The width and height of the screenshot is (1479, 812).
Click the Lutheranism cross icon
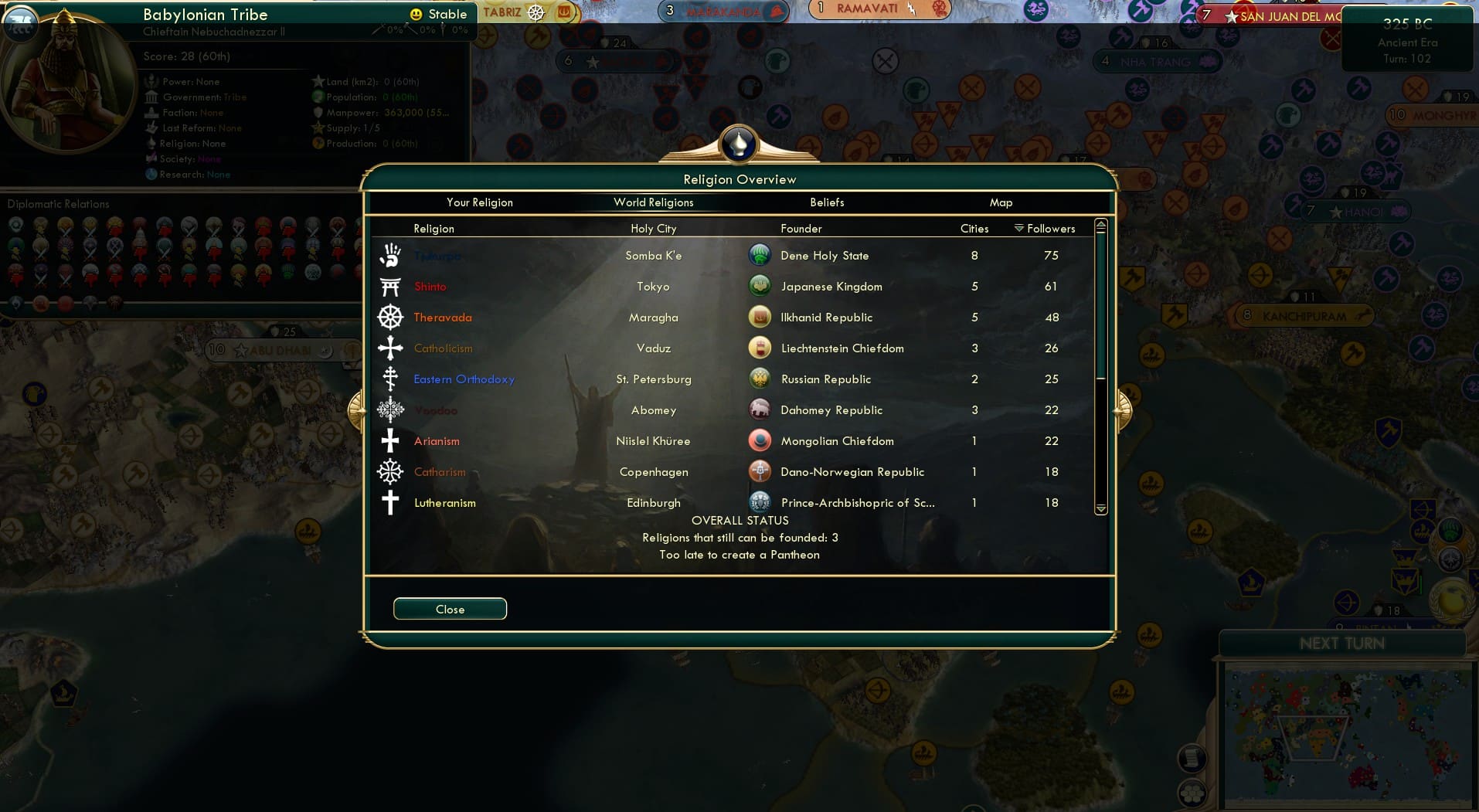pyautogui.click(x=391, y=502)
